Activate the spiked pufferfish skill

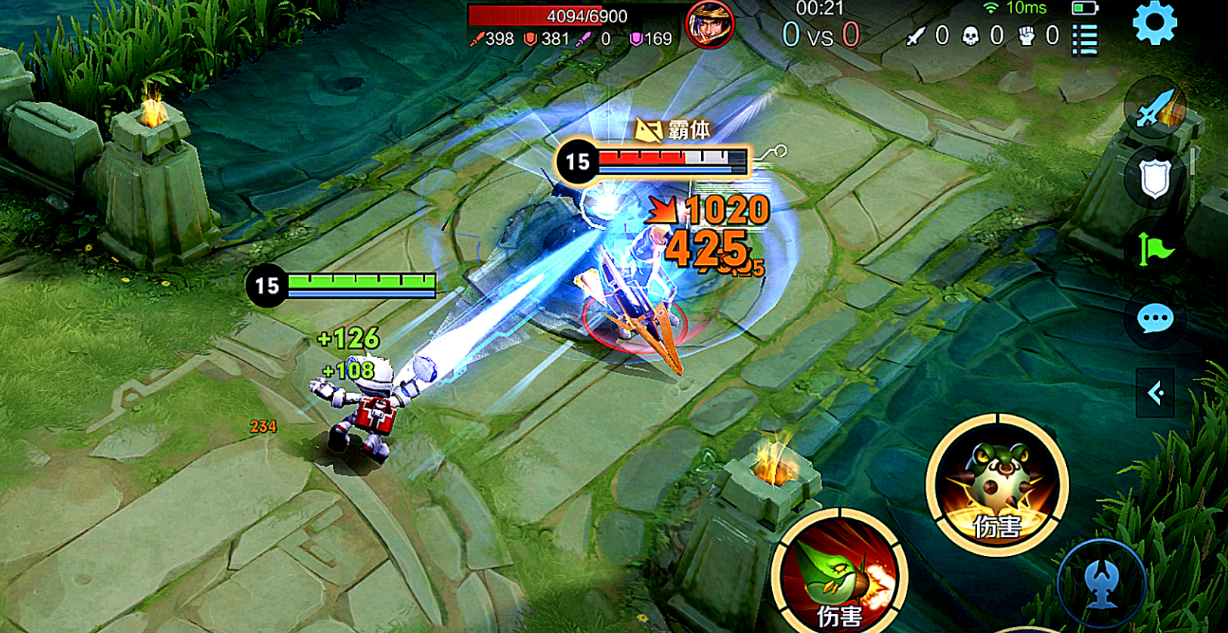(997, 485)
